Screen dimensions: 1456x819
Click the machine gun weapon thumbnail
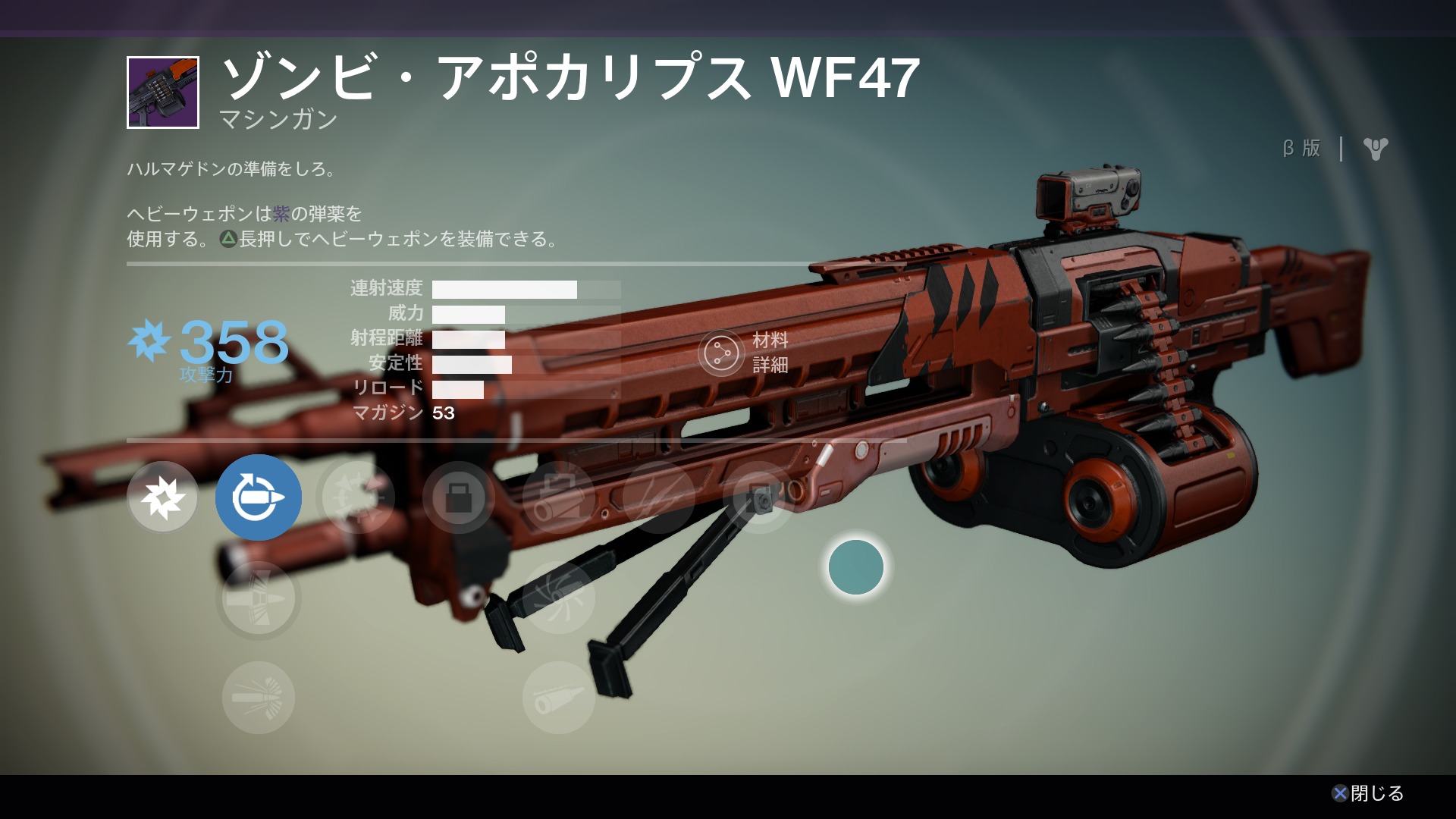tap(163, 93)
